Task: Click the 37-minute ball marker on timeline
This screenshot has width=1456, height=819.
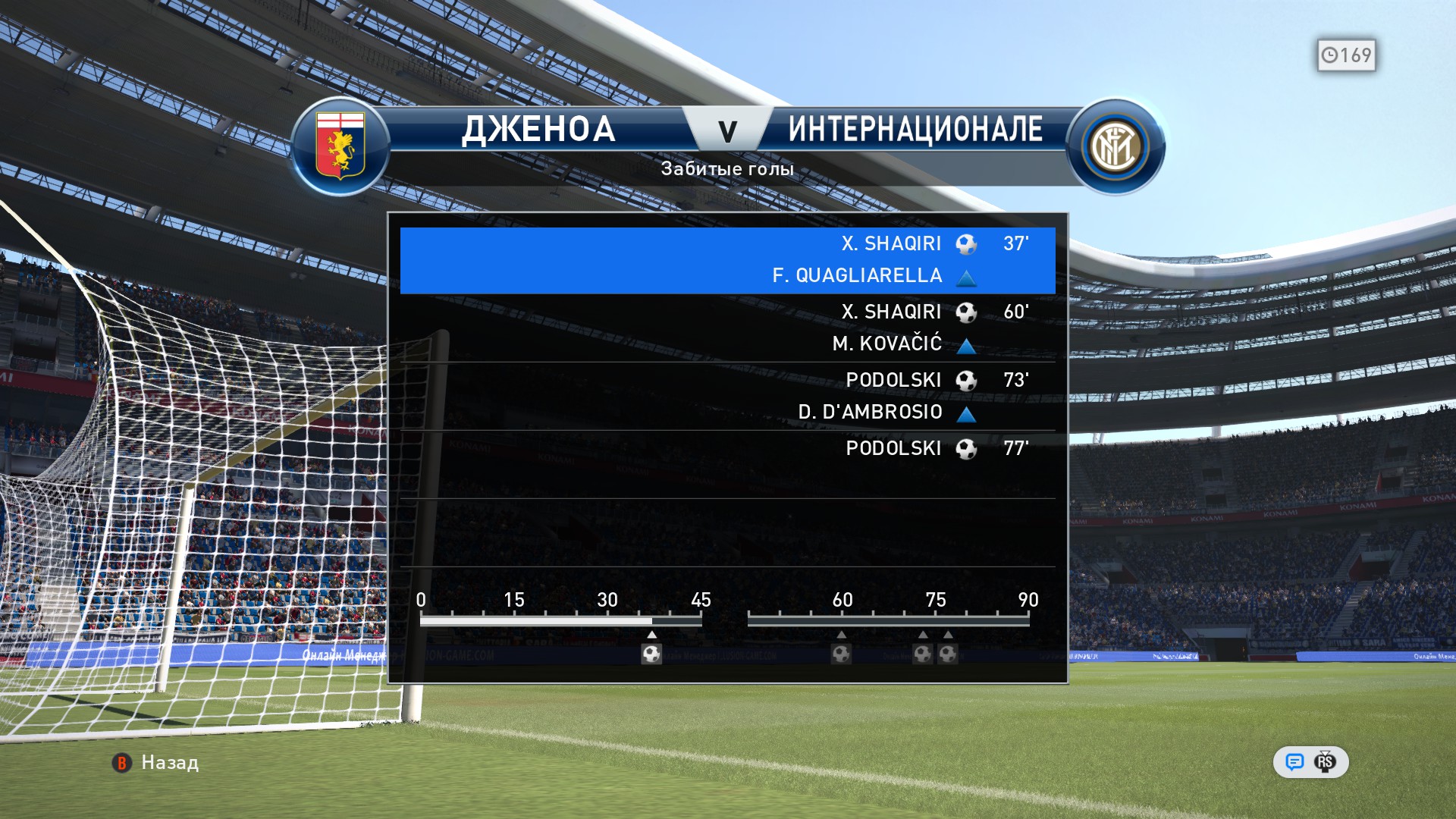Action: (x=651, y=654)
